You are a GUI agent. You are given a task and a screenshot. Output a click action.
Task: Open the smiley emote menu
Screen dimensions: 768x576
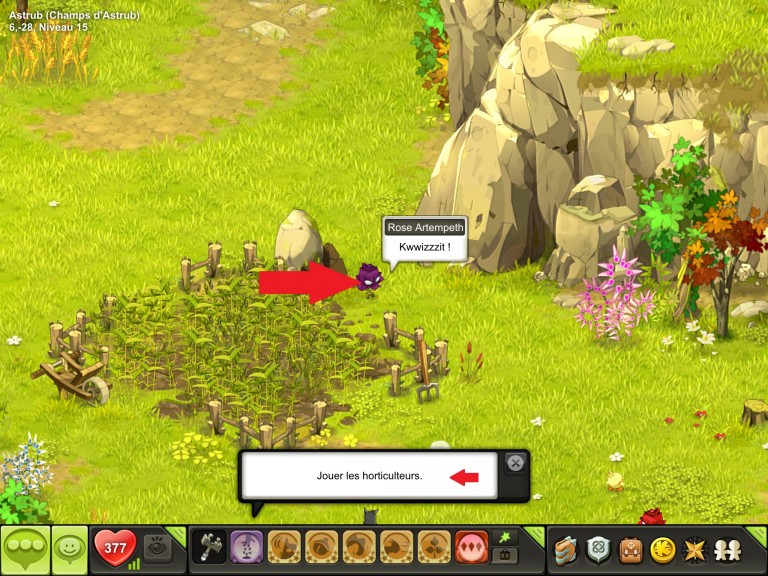click(69, 548)
